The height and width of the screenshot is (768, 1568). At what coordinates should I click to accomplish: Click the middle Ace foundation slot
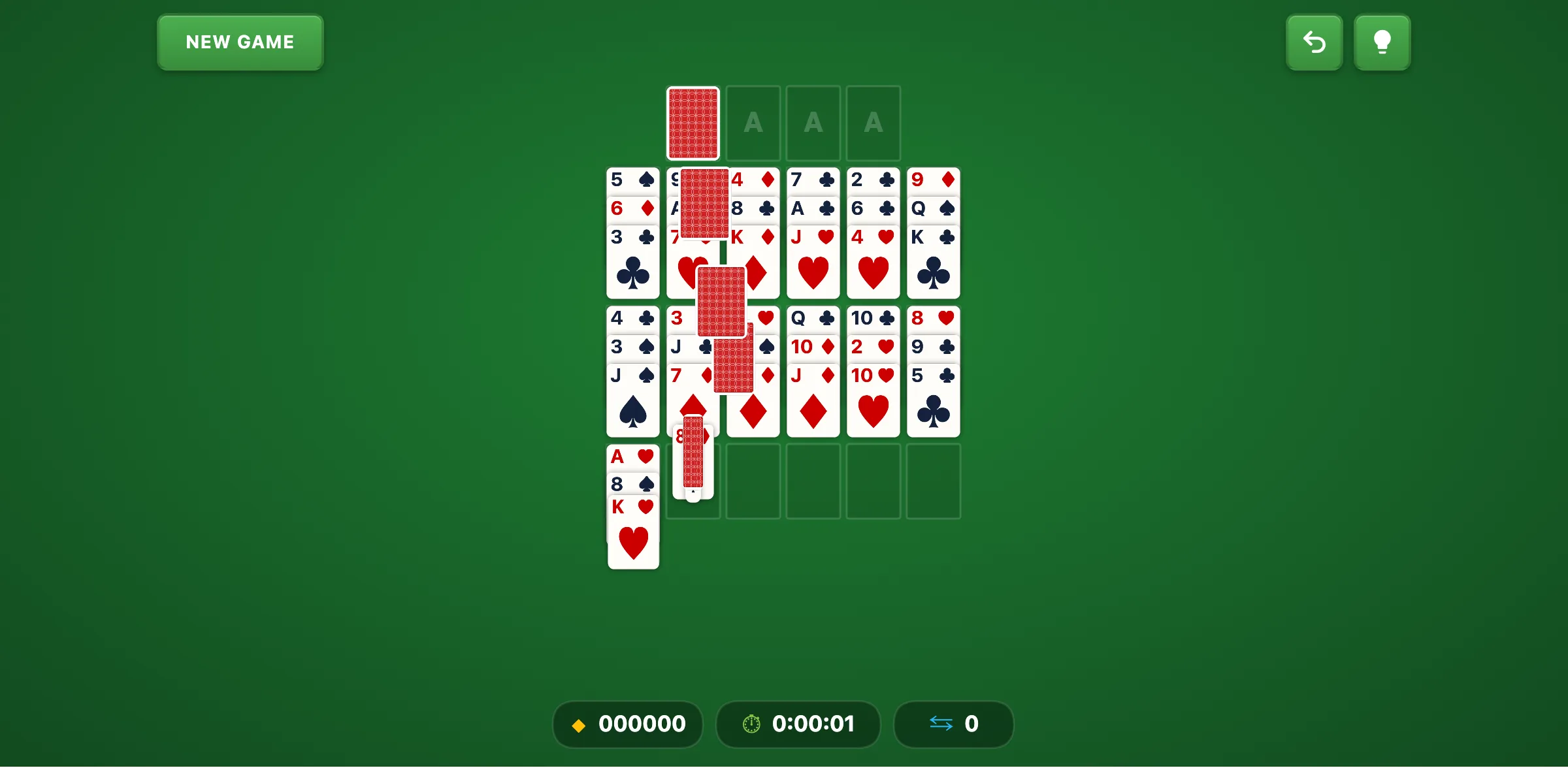click(x=813, y=123)
